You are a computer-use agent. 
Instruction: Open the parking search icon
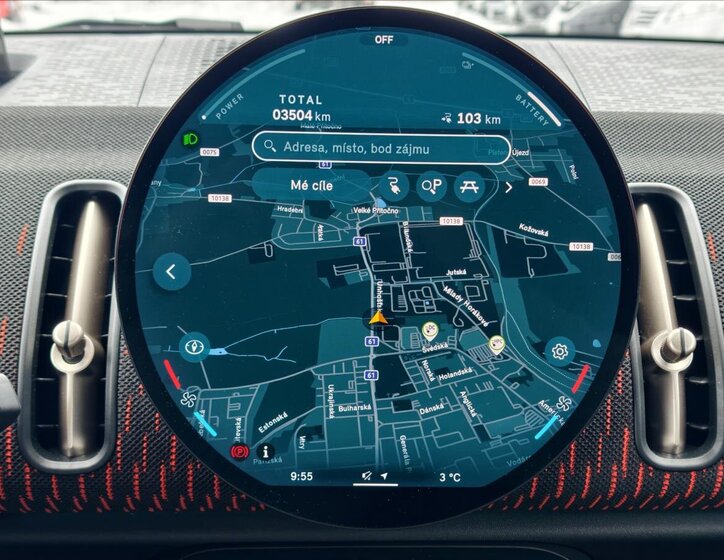[x=431, y=186]
